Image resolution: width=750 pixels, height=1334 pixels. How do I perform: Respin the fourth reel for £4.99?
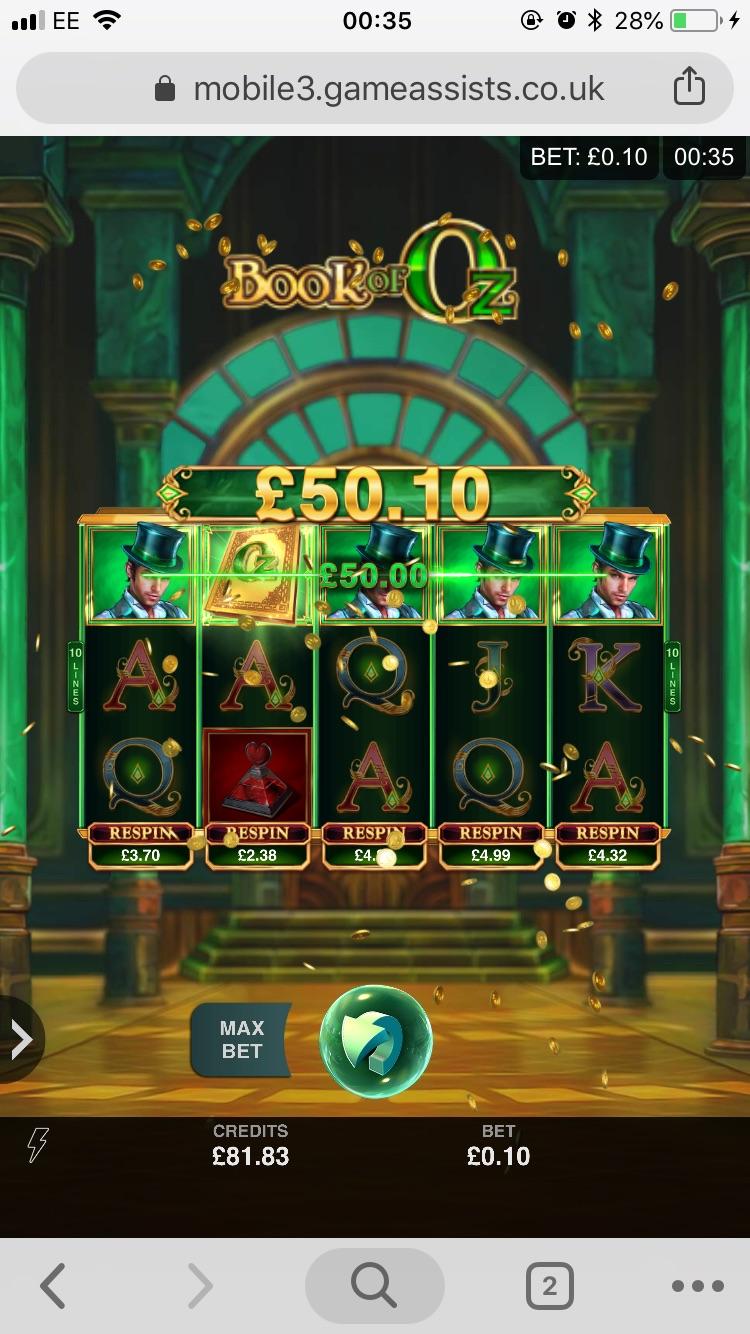tap(491, 845)
